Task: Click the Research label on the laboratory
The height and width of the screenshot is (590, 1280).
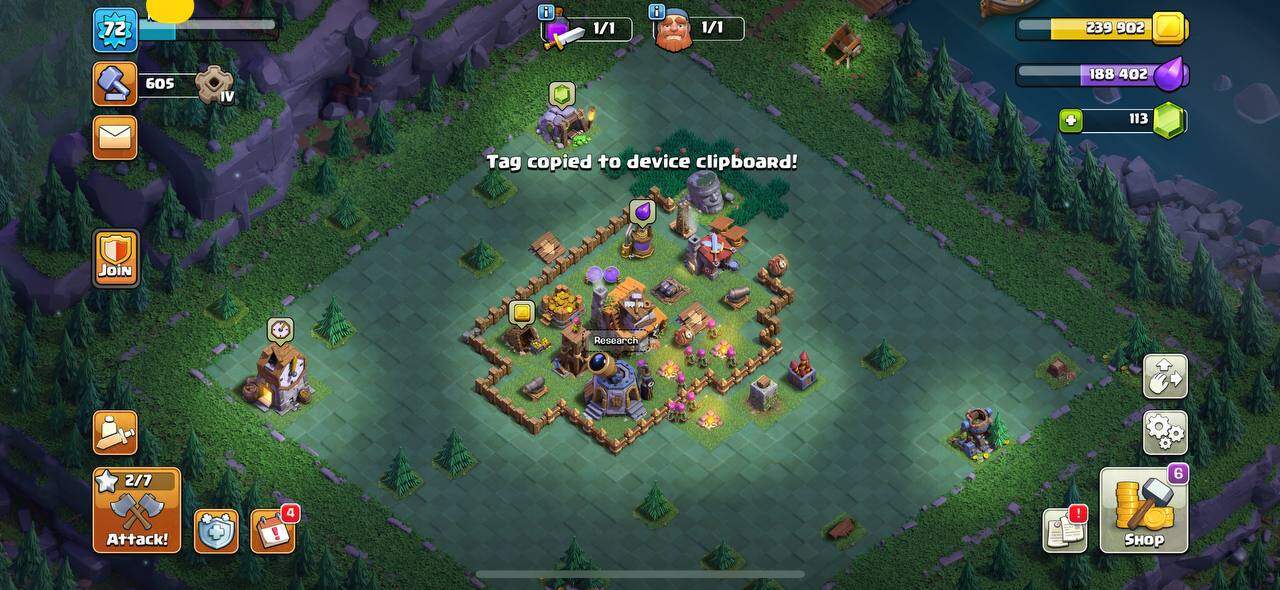Action: click(615, 340)
